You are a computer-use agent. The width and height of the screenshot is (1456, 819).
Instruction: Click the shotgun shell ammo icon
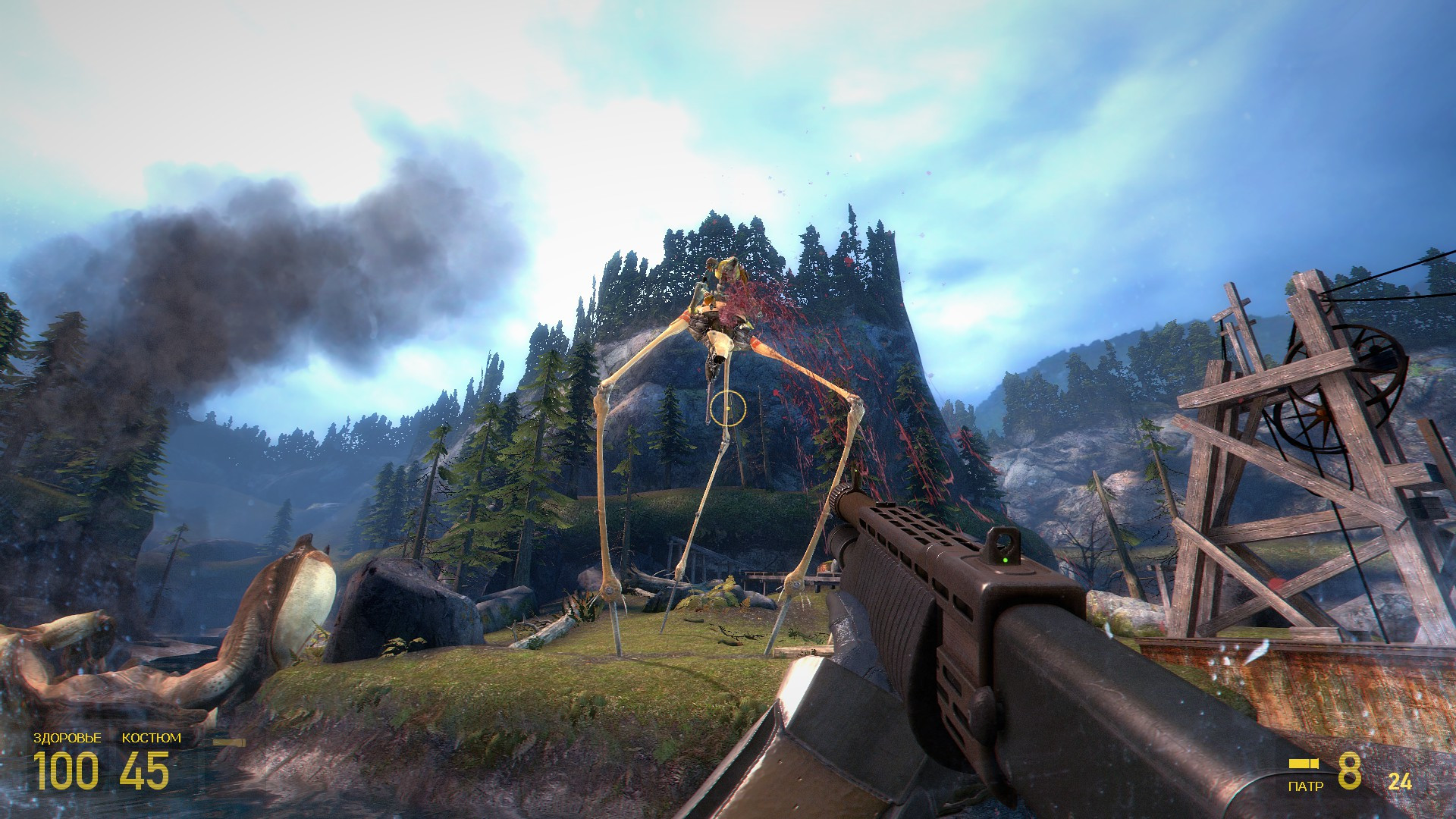1304,764
